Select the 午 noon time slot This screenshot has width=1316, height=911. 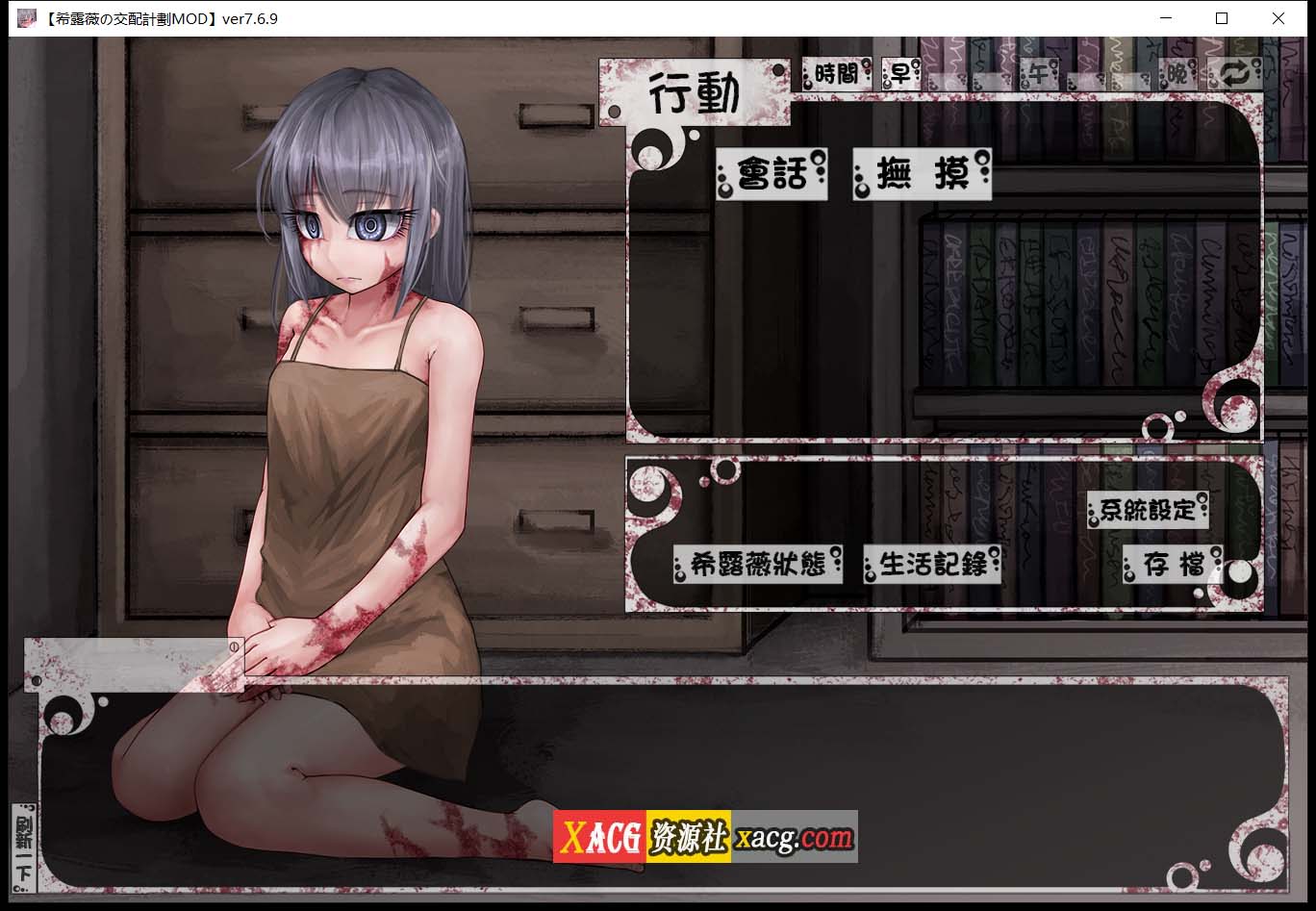(x=1037, y=73)
